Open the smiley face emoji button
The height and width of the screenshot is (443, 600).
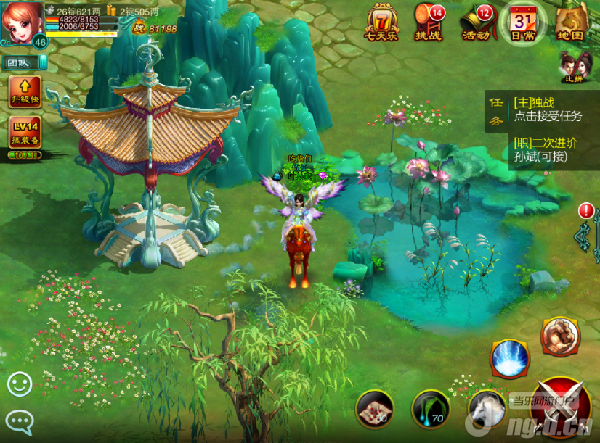pos(19,383)
